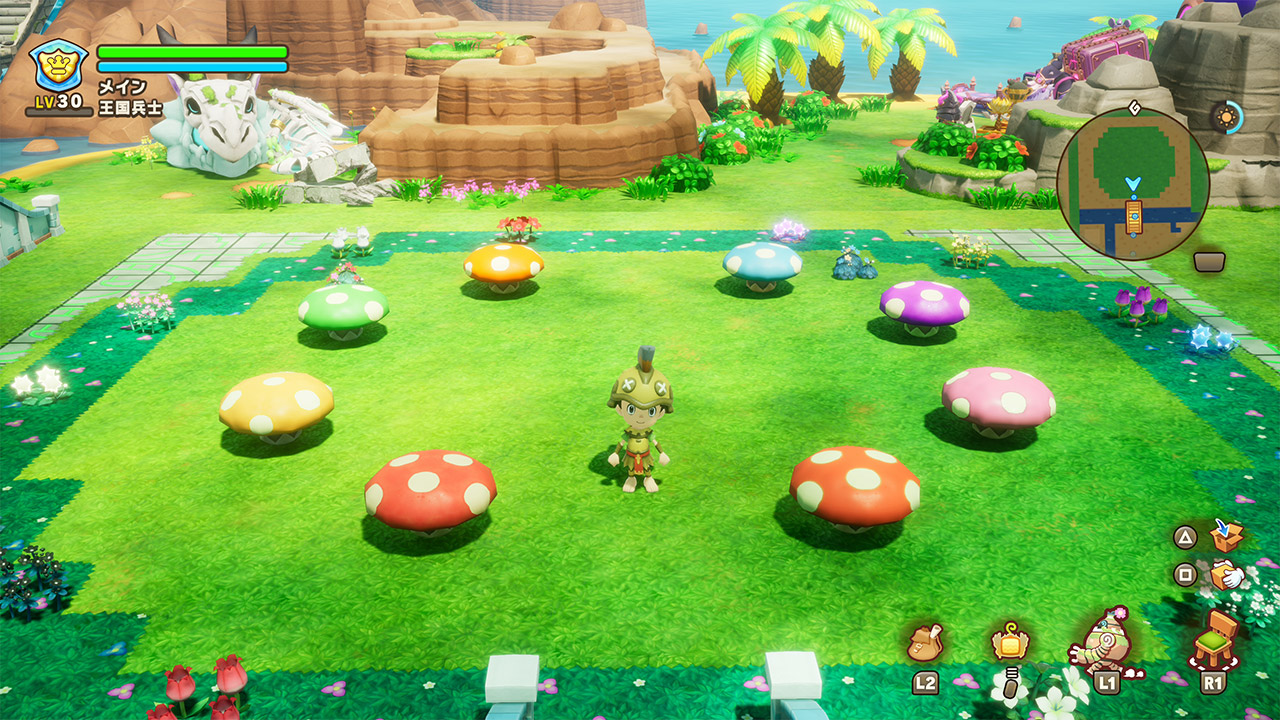Viewport: 1280px width, 720px height.
Task: Click the glove holding box icon
Action: 1226,575
